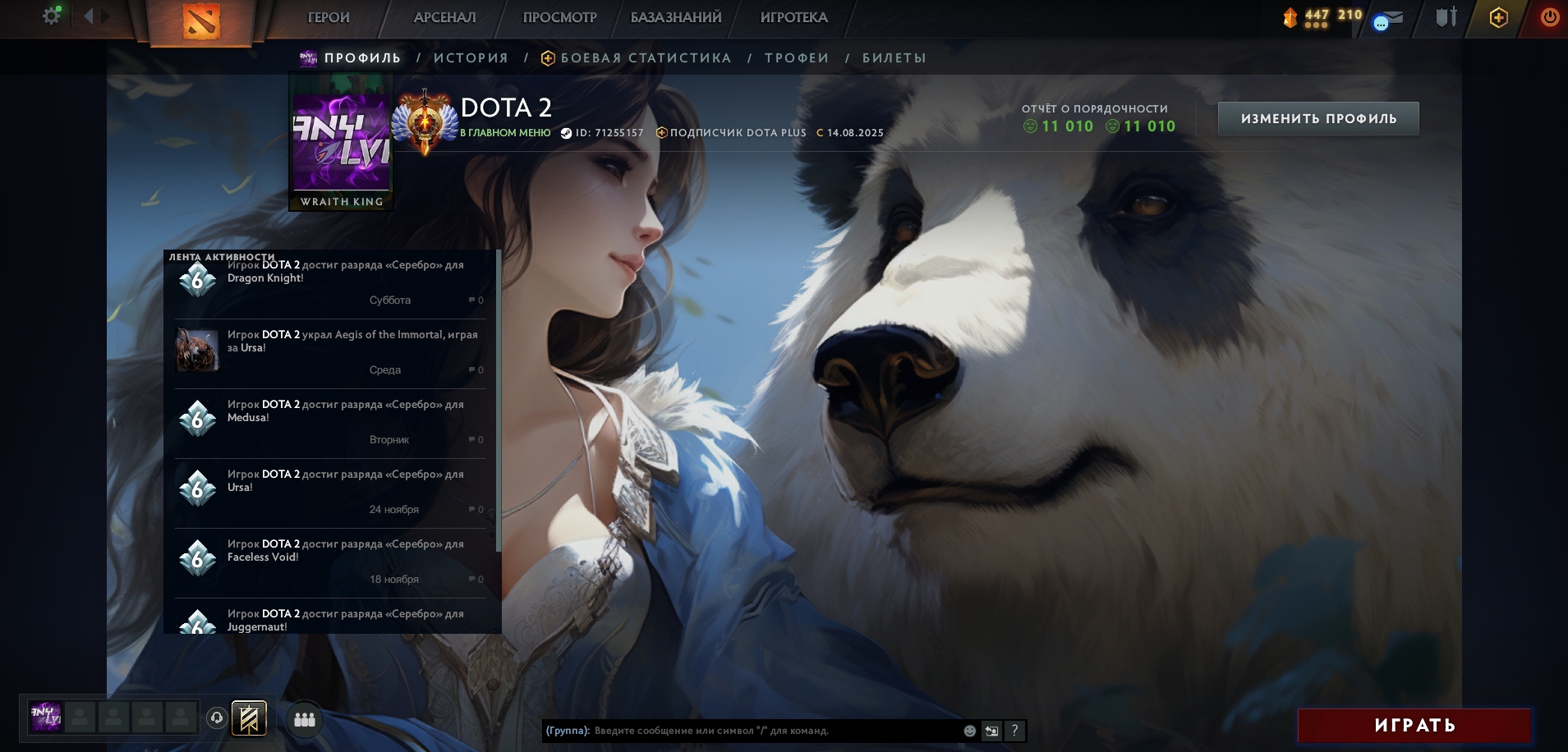Open the БАЗА ЗНАНИЙ menu

pyautogui.click(x=676, y=17)
